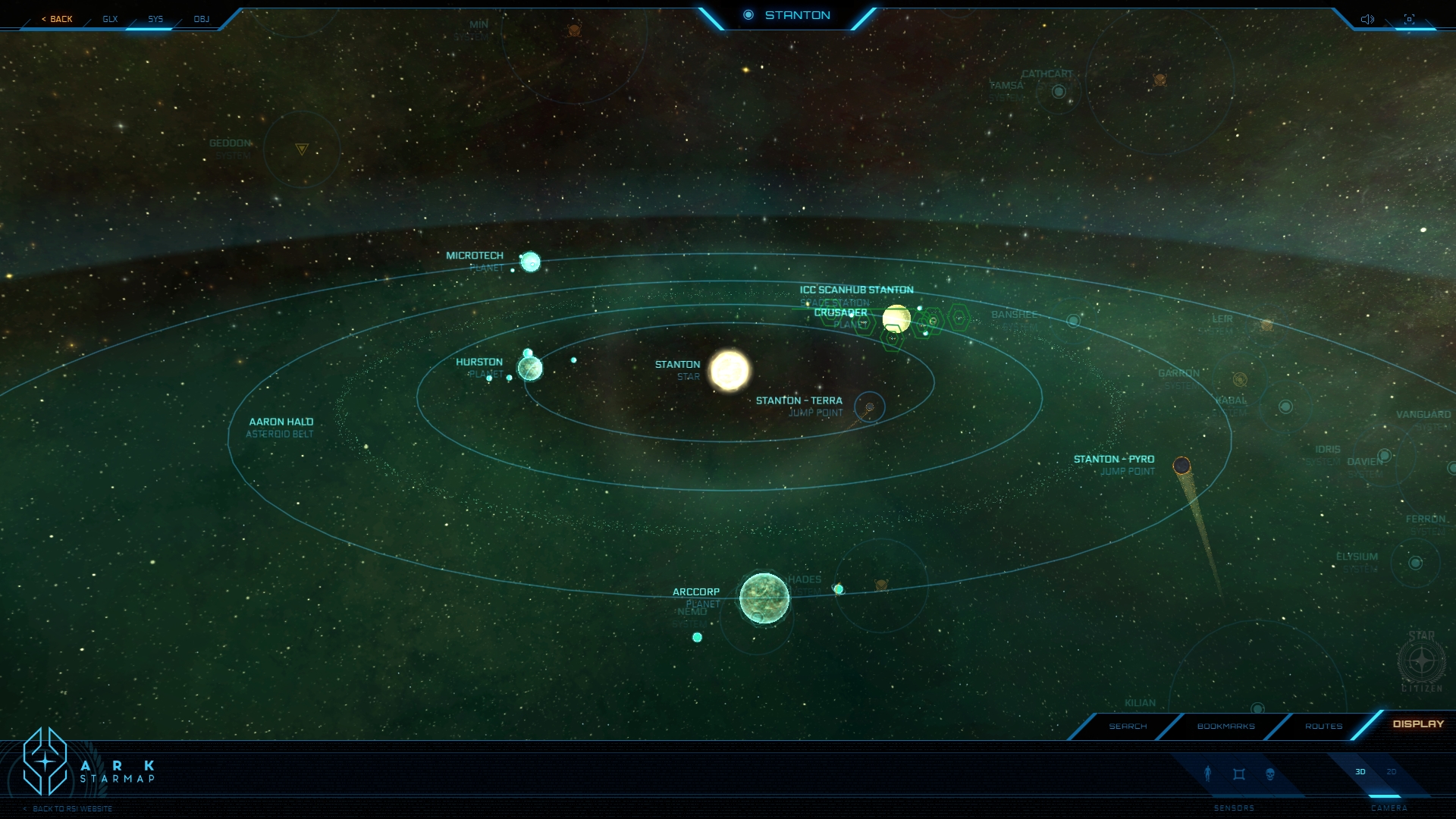Select the Display tab
The width and height of the screenshot is (1456, 819).
point(1418,724)
